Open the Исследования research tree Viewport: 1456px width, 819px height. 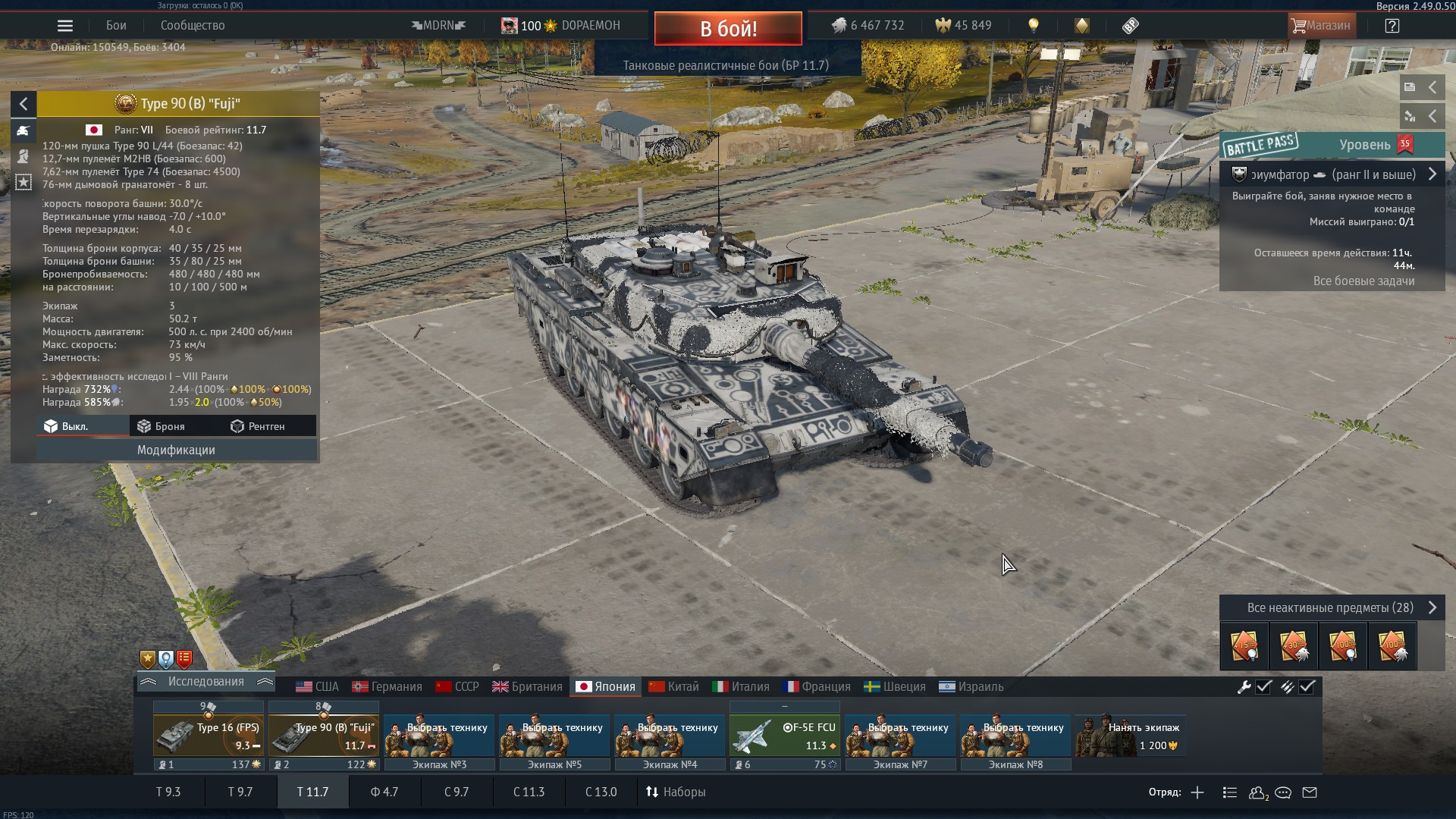click(206, 682)
